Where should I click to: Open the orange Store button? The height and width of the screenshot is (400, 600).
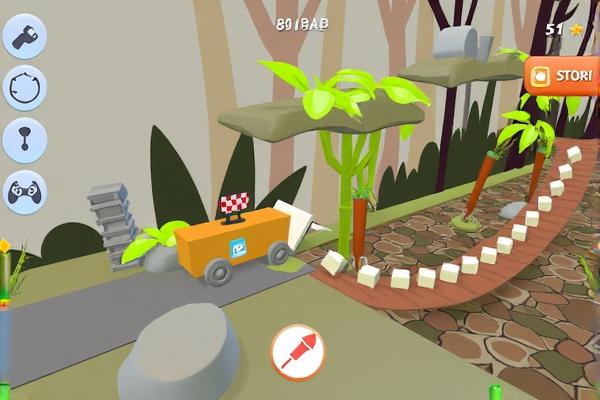[563, 75]
